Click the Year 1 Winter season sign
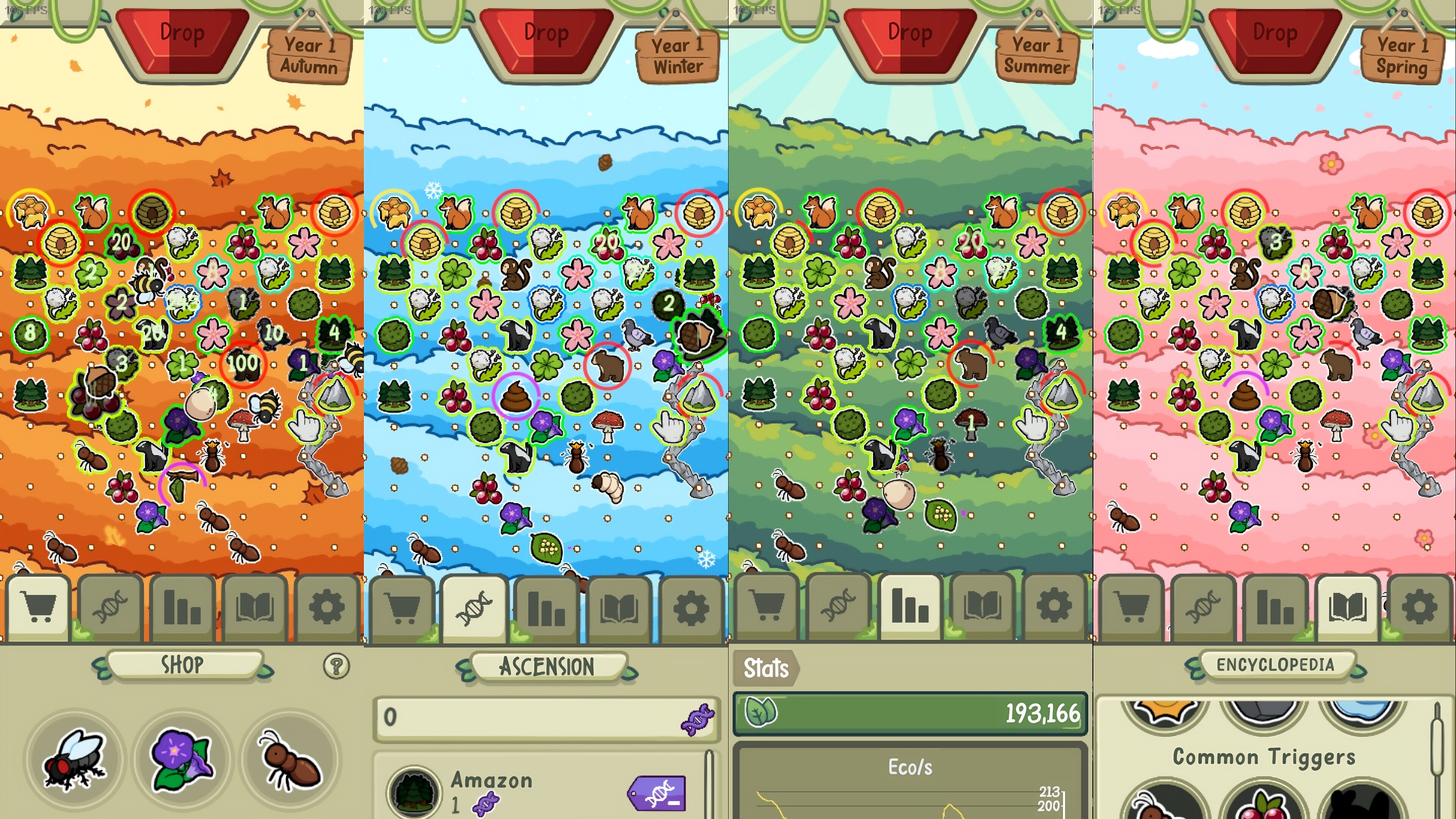This screenshot has width=1456, height=819. 676,55
